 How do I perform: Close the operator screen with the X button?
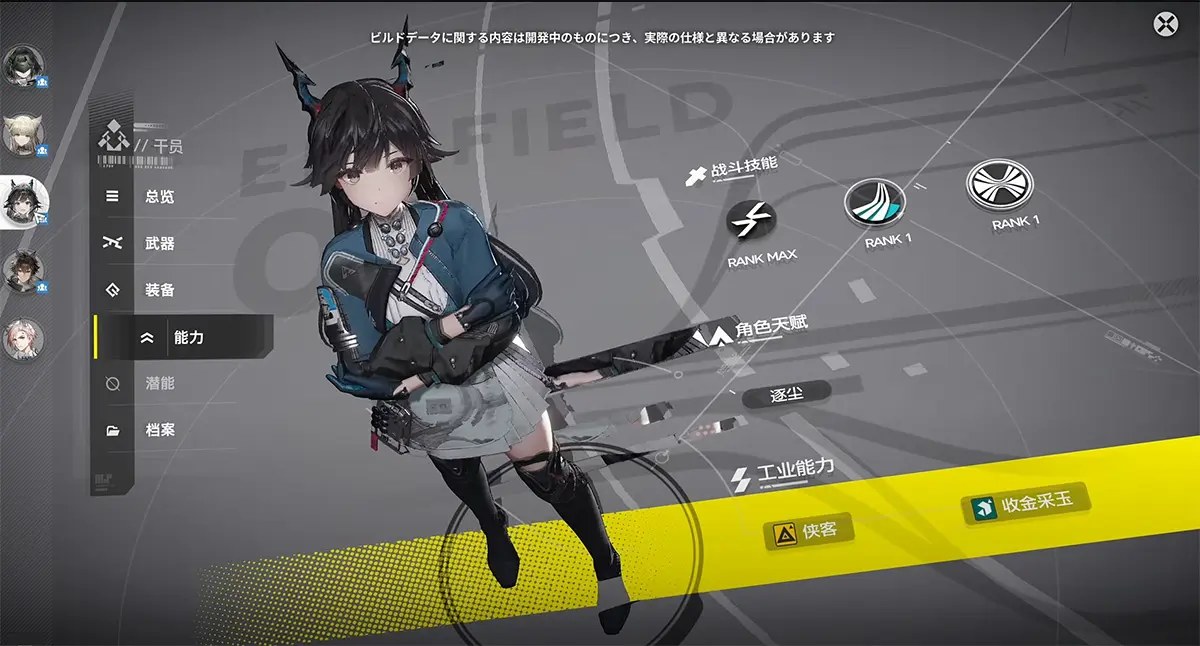pos(1165,24)
